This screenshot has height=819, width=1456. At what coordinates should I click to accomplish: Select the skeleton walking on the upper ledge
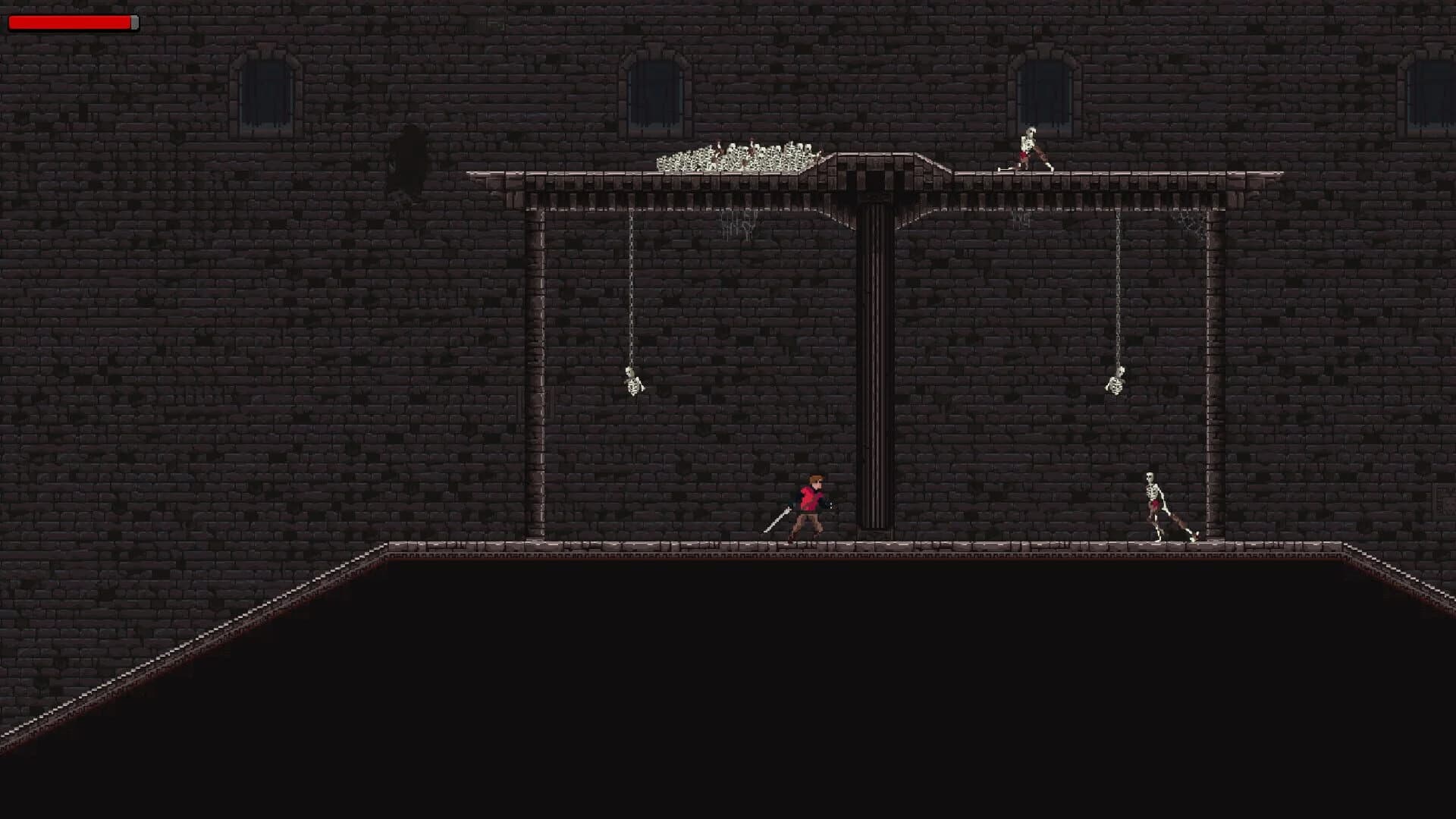tap(1030, 148)
